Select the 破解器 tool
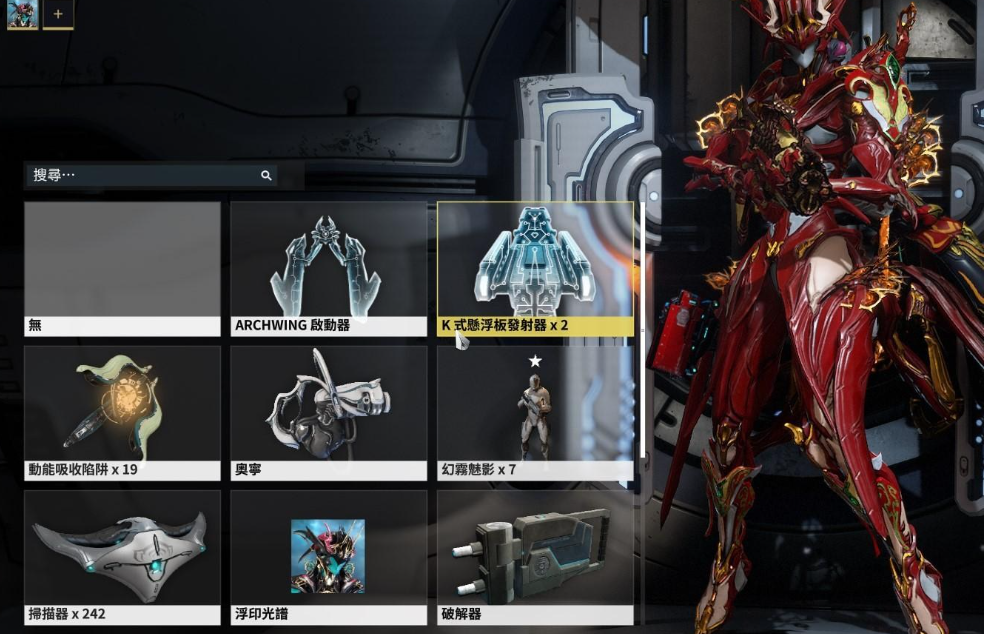Viewport: 984px width, 634px height. (x=534, y=556)
